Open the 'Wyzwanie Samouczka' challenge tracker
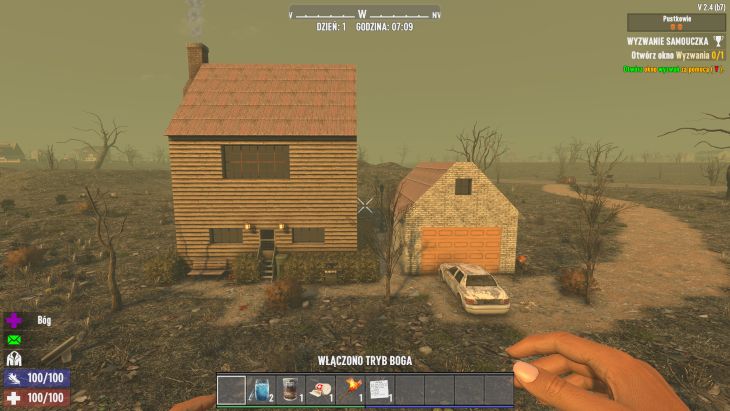 click(x=668, y=41)
